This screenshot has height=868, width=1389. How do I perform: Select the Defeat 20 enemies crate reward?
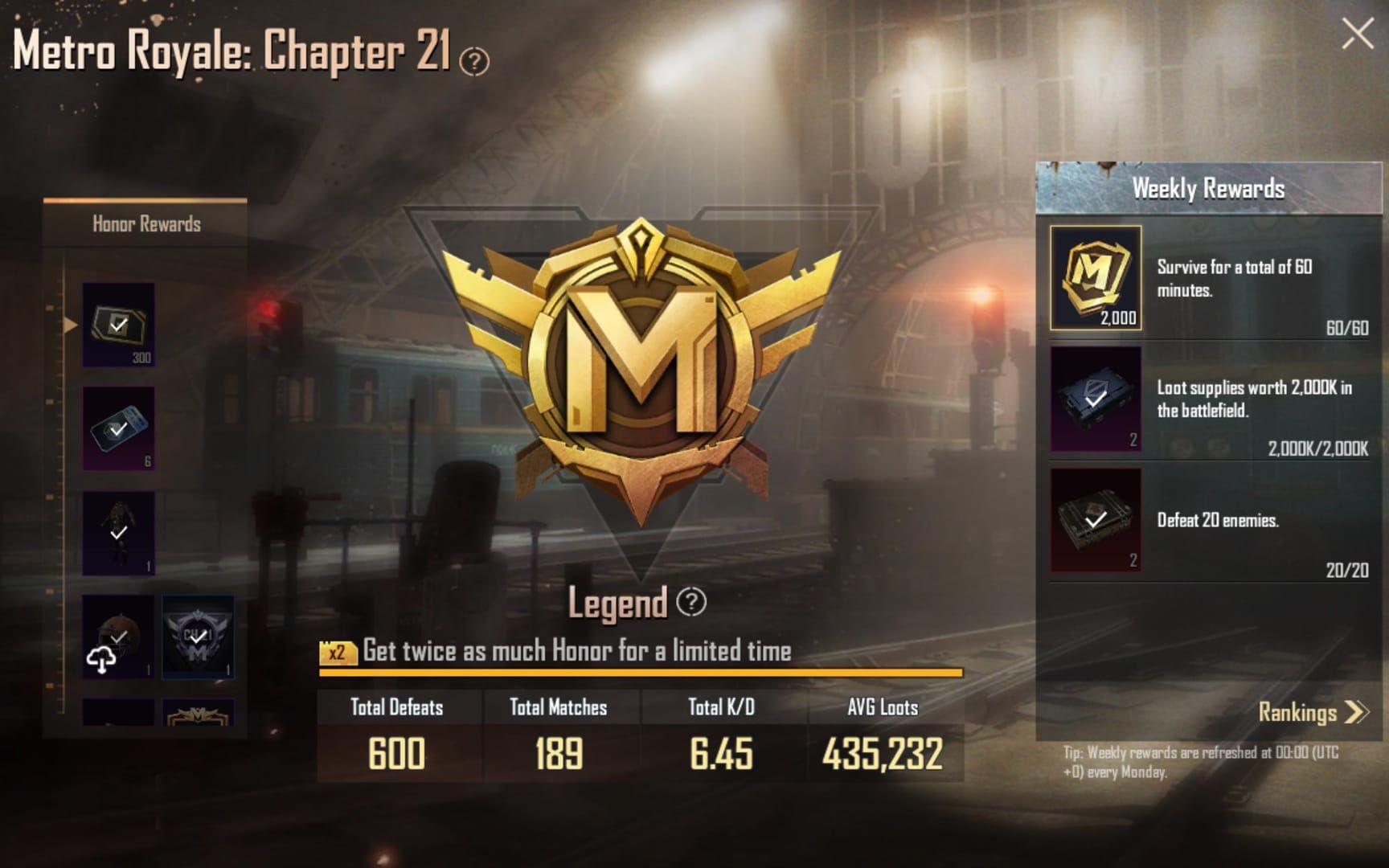pyautogui.click(x=1095, y=524)
